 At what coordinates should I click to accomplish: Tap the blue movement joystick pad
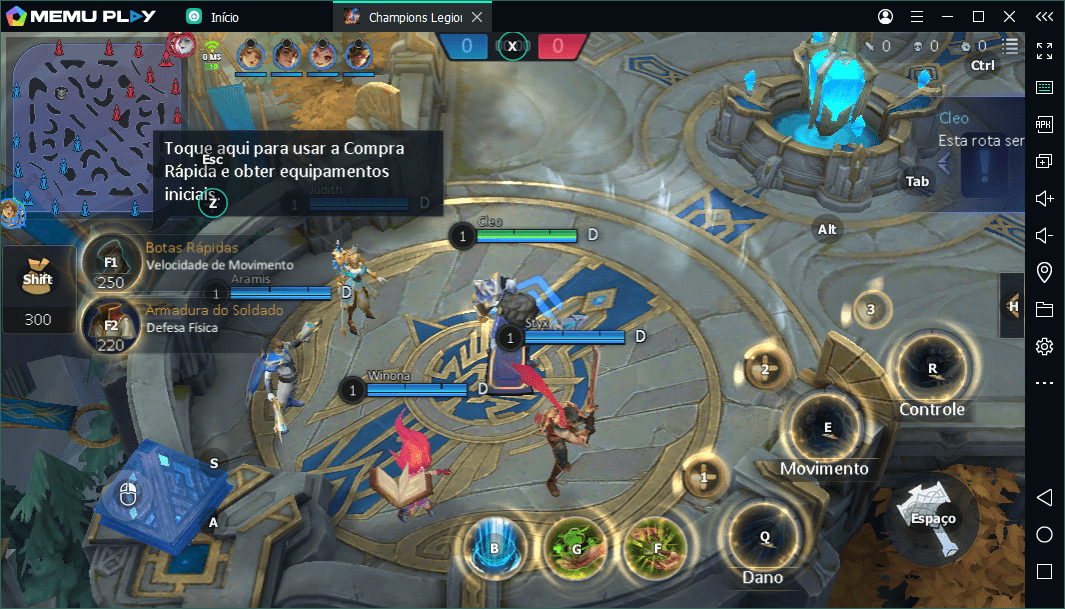point(165,497)
